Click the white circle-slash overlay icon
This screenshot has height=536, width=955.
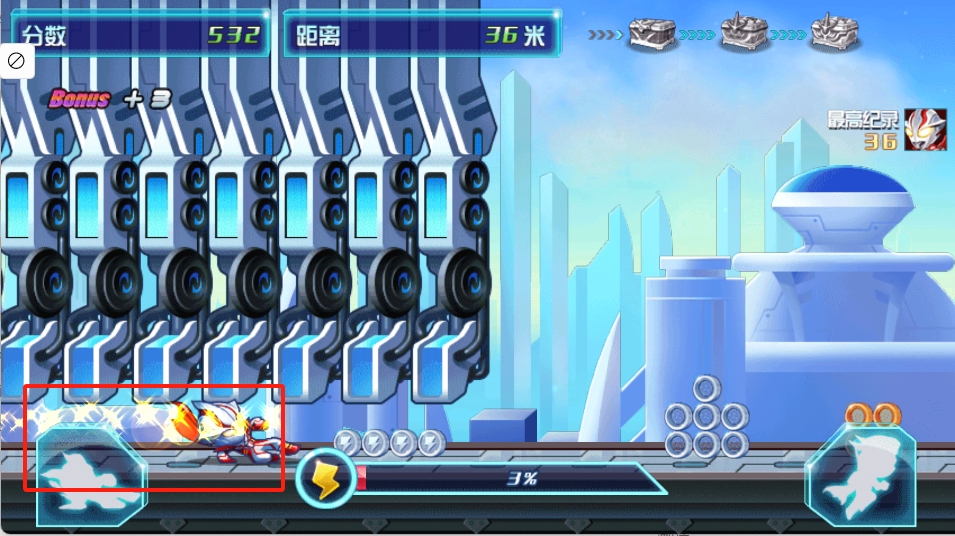[x=17, y=61]
